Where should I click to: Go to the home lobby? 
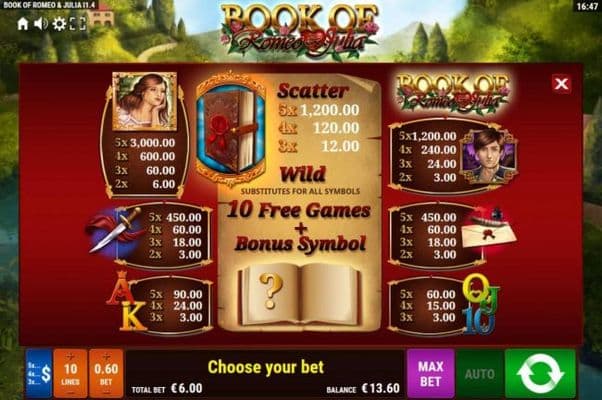(23, 22)
